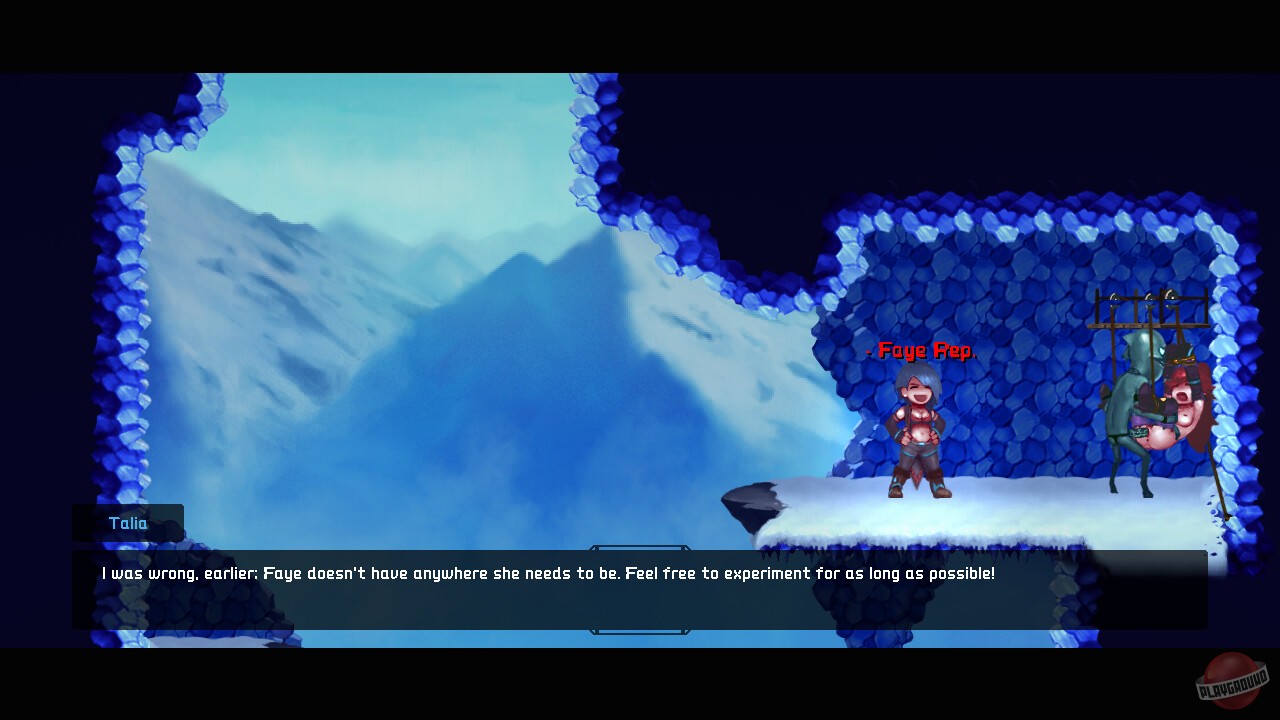Click the dark upper letterbox bar
Image resolution: width=1280 pixels, height=720 pixels.
pyautogui.click(x=640, y=35)
